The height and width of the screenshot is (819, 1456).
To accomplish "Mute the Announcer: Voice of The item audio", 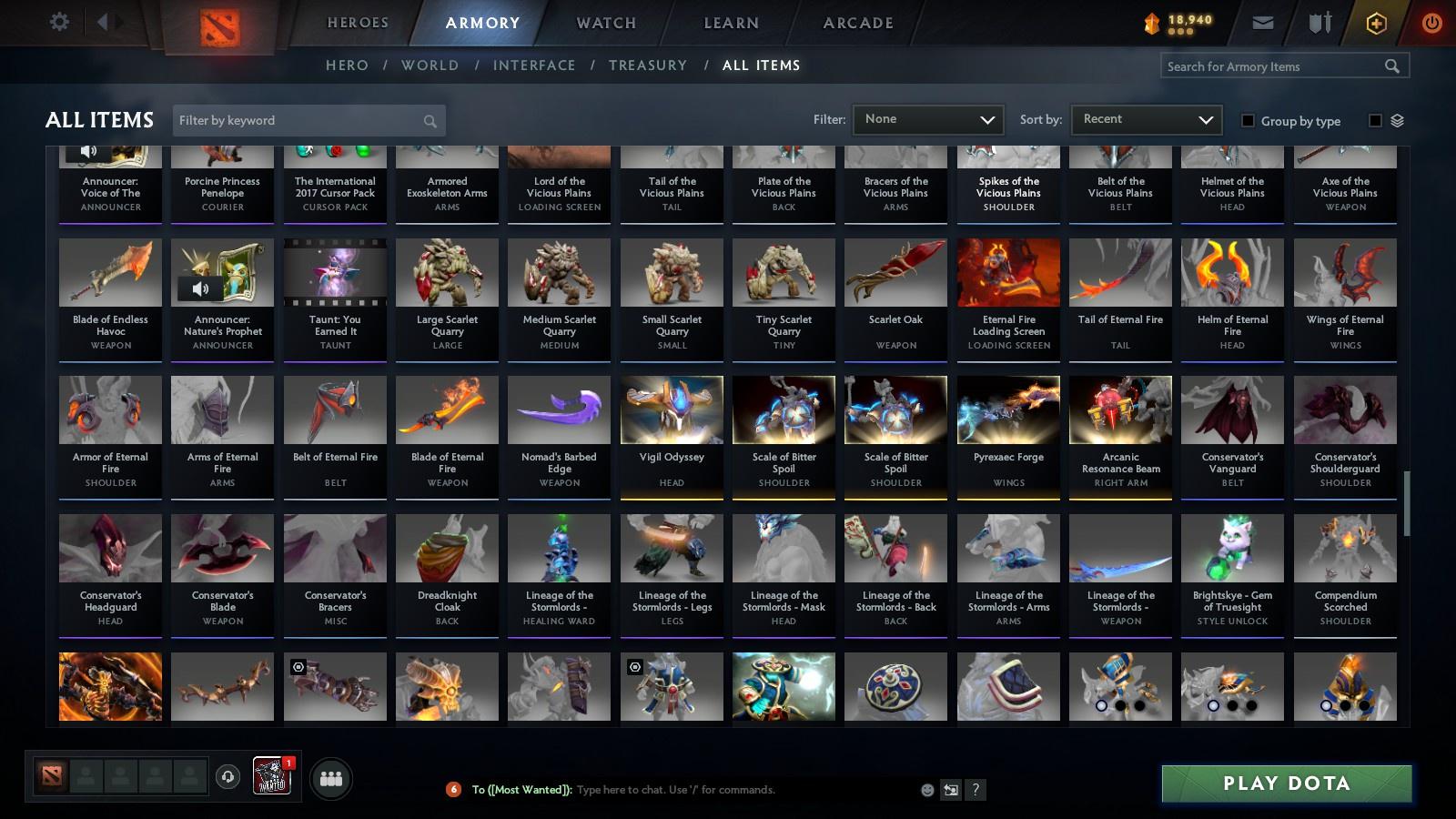I will click(x=87, y=150).
